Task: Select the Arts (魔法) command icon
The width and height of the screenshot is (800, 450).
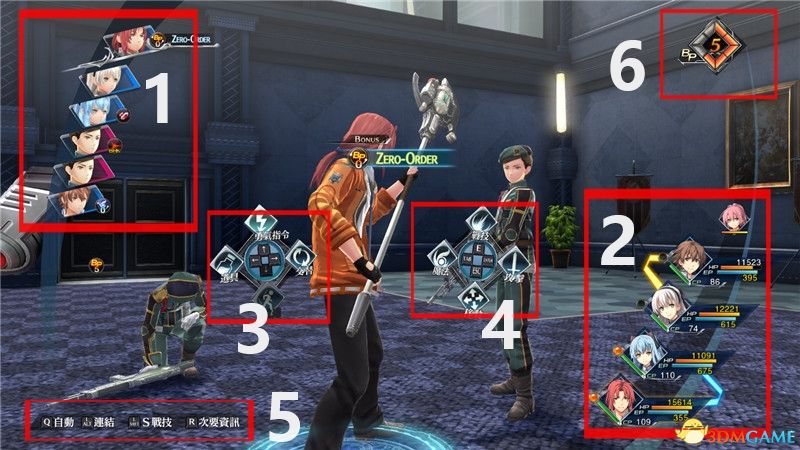Action: [443, 257]
